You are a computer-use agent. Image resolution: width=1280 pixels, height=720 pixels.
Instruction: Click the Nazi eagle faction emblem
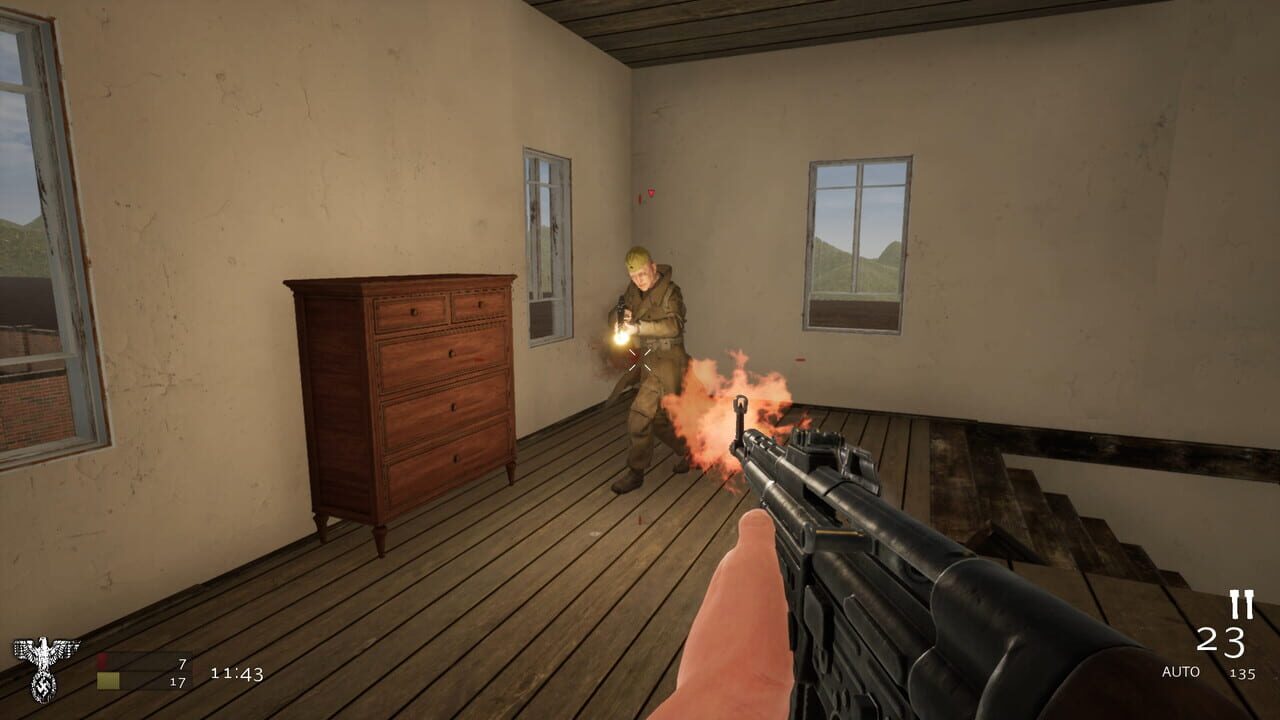[x=42, y=670]
